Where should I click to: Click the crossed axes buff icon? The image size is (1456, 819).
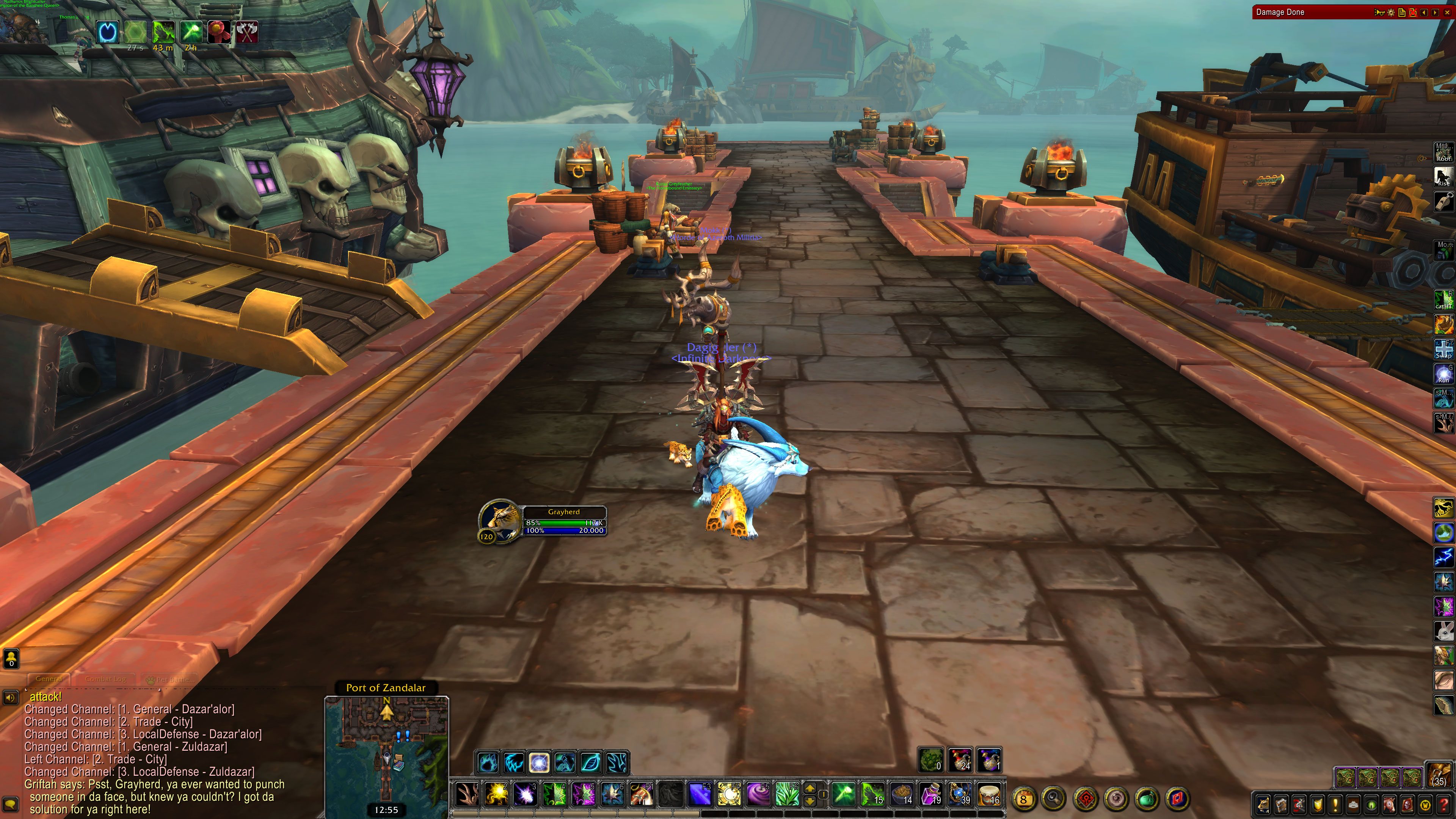(247, 31)
